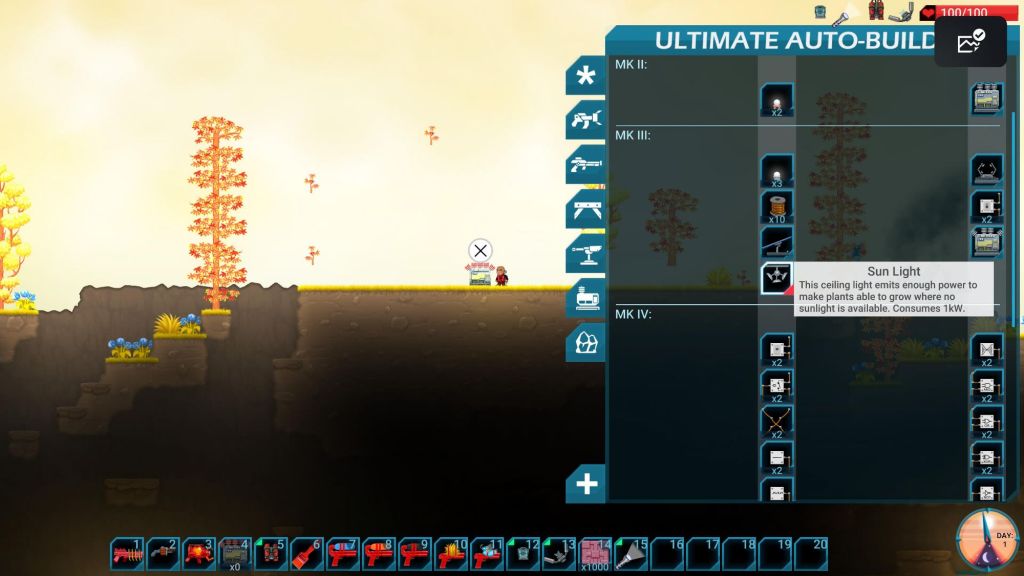
Task: Equip the flashlight in slot 15
Action: (632, 553)
